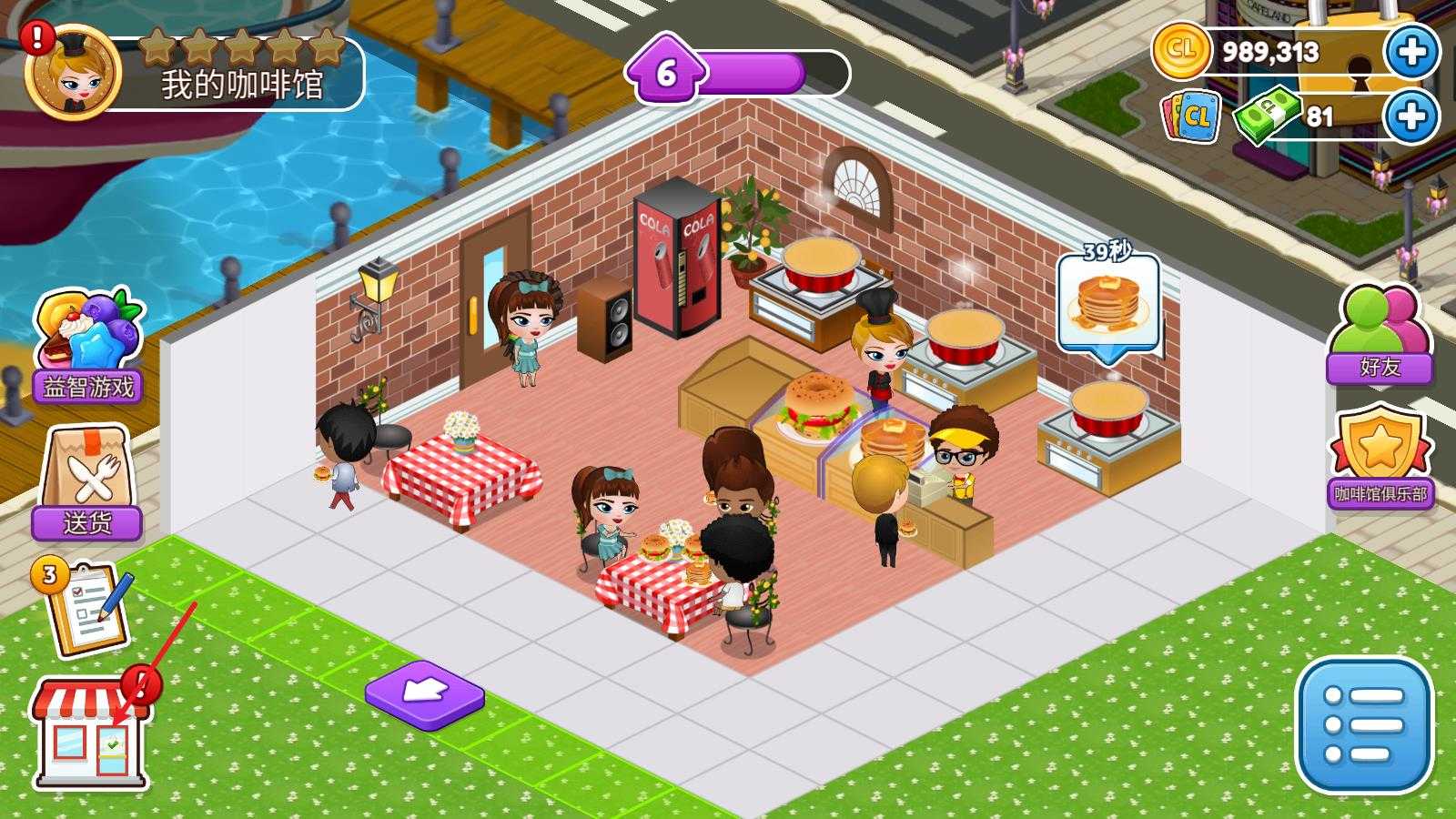
Task: Tap the level 6 progress badge
Action: tap(666, 73)
